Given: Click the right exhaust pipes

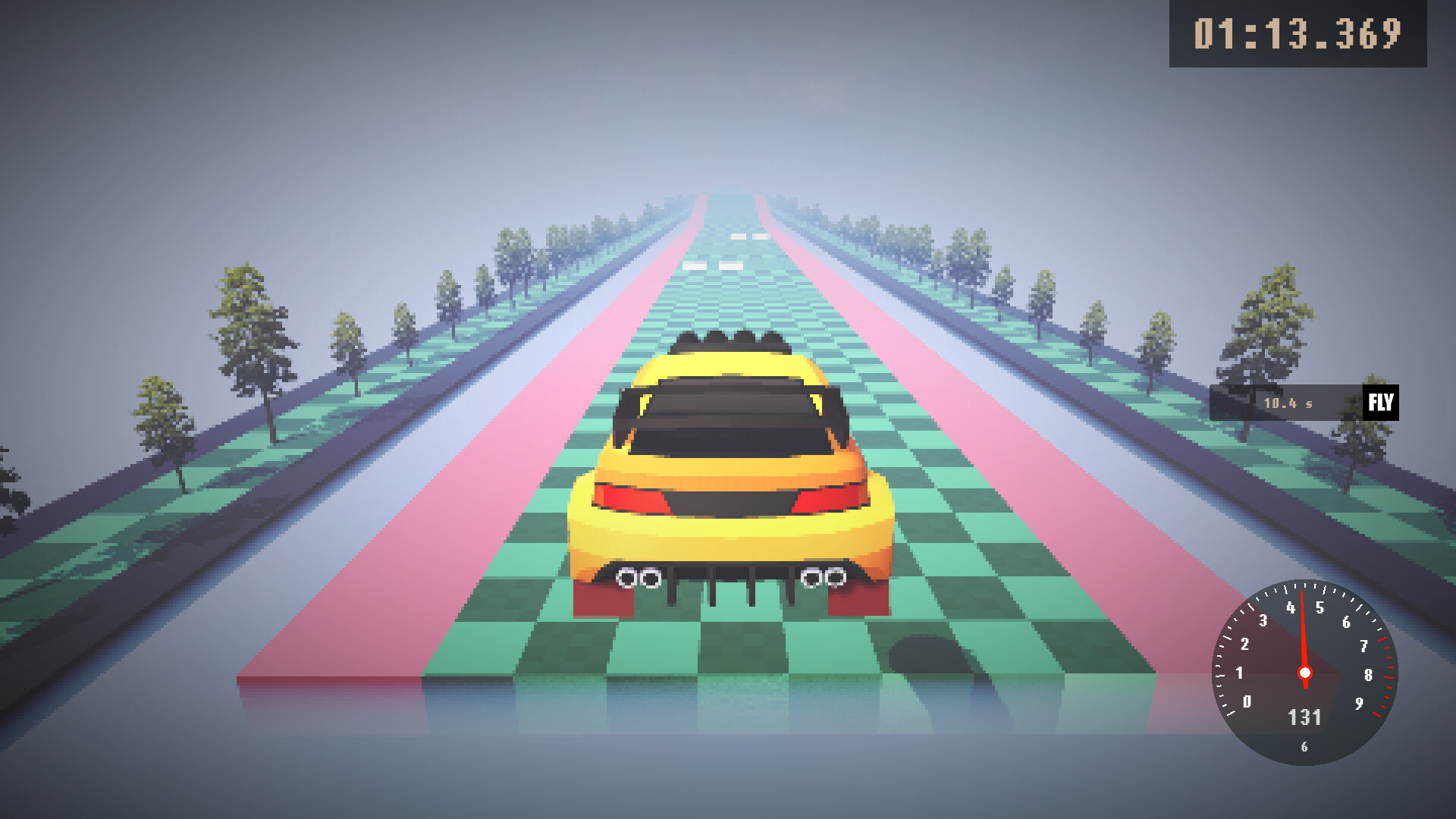Looking at the screenshot, I should coord(825,576).
